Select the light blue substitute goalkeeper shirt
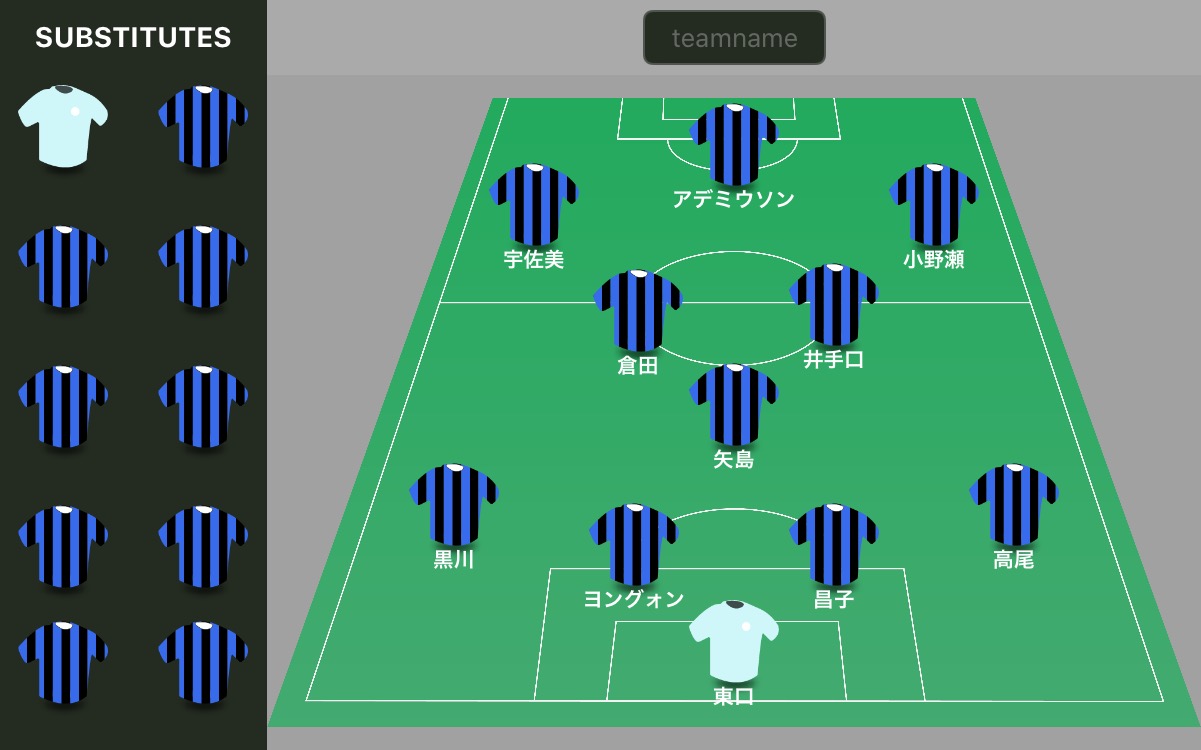This screenshot has height=750, width=1201. tap(63, 125)
